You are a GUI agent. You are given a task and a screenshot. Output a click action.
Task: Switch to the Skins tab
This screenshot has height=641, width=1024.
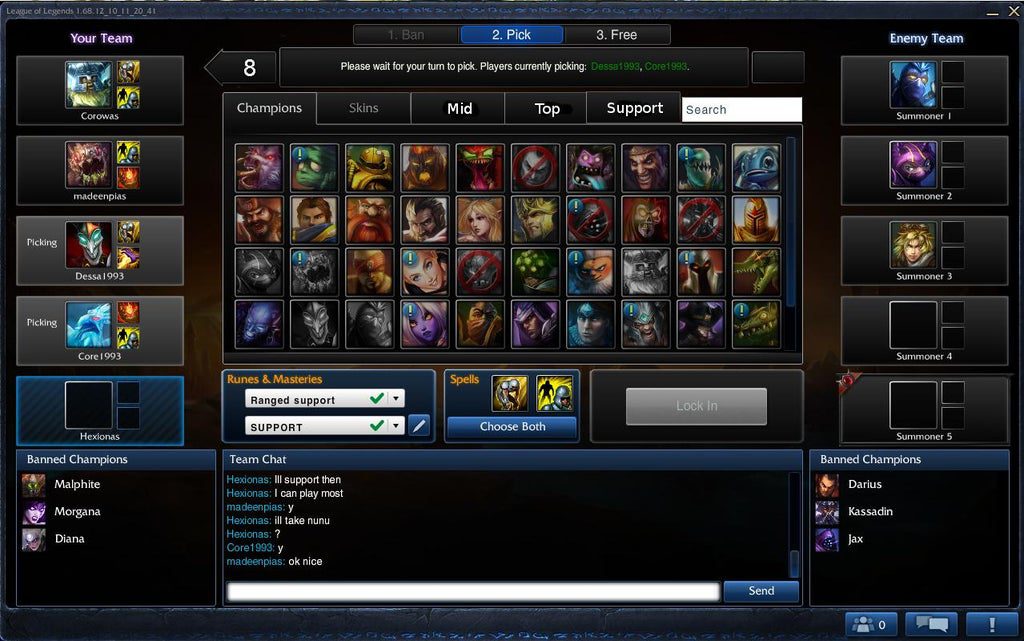(363, 108)
